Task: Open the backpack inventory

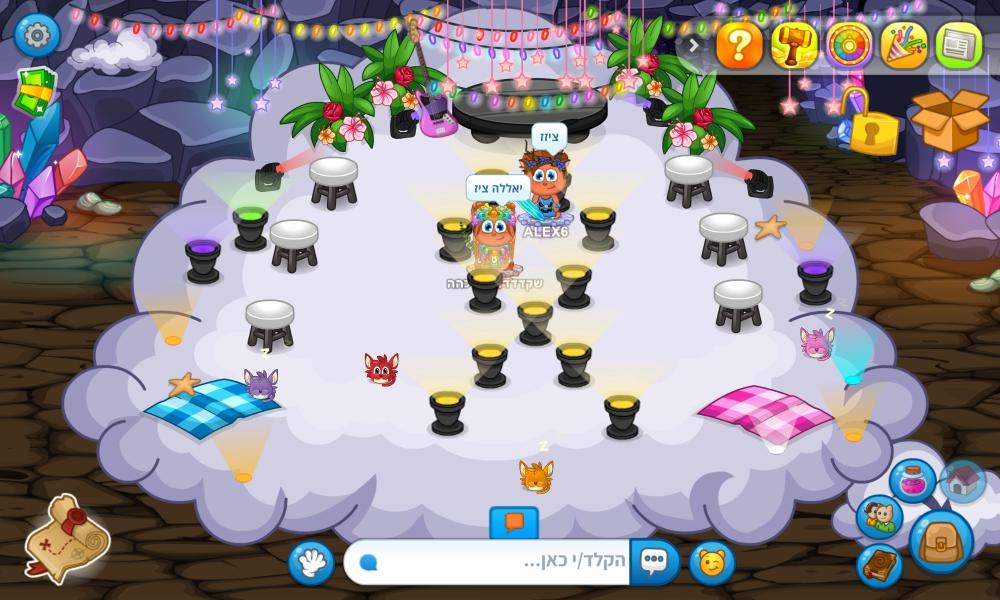Action: [x=941, y=542]
